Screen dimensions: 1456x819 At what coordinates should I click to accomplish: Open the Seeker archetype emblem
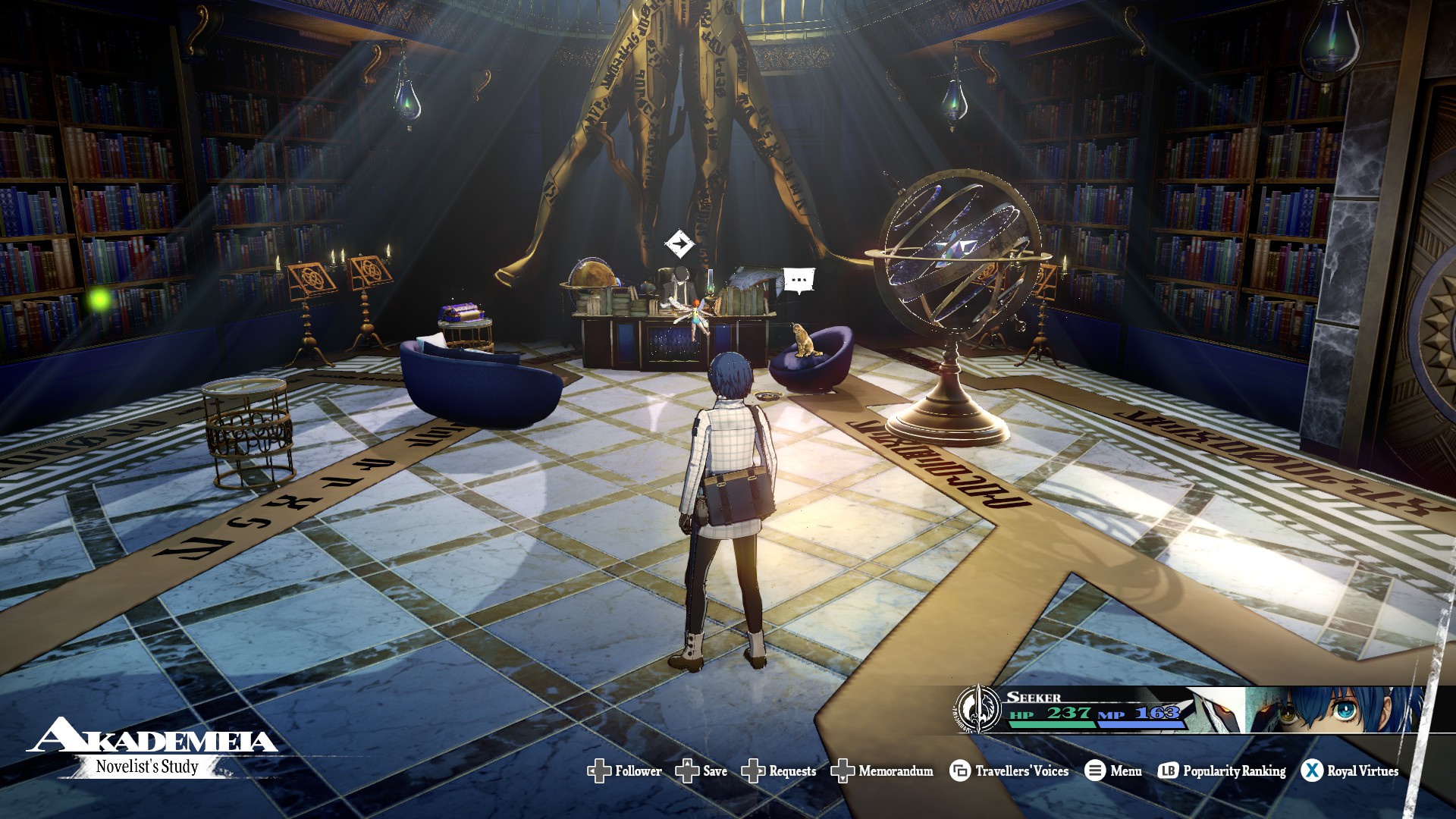[x=978, y=708]
